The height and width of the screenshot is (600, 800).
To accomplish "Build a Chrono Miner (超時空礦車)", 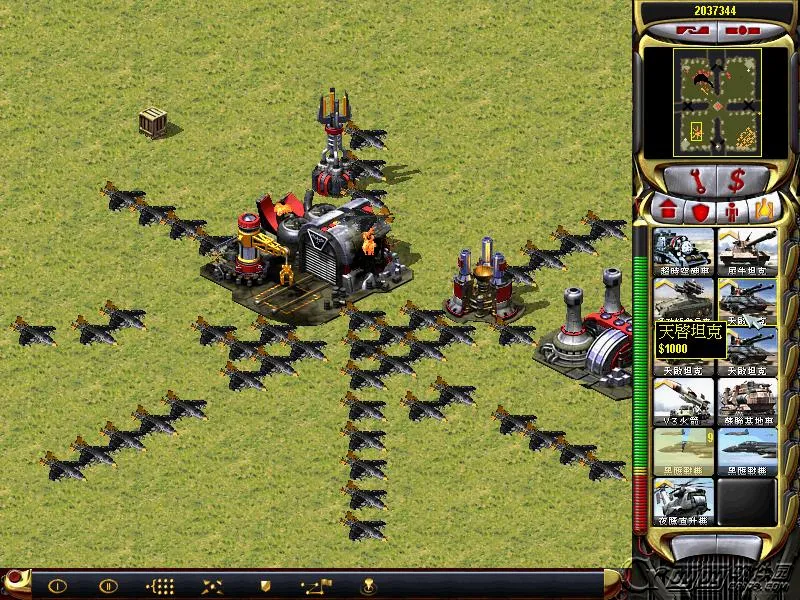I will coord(684,252).
